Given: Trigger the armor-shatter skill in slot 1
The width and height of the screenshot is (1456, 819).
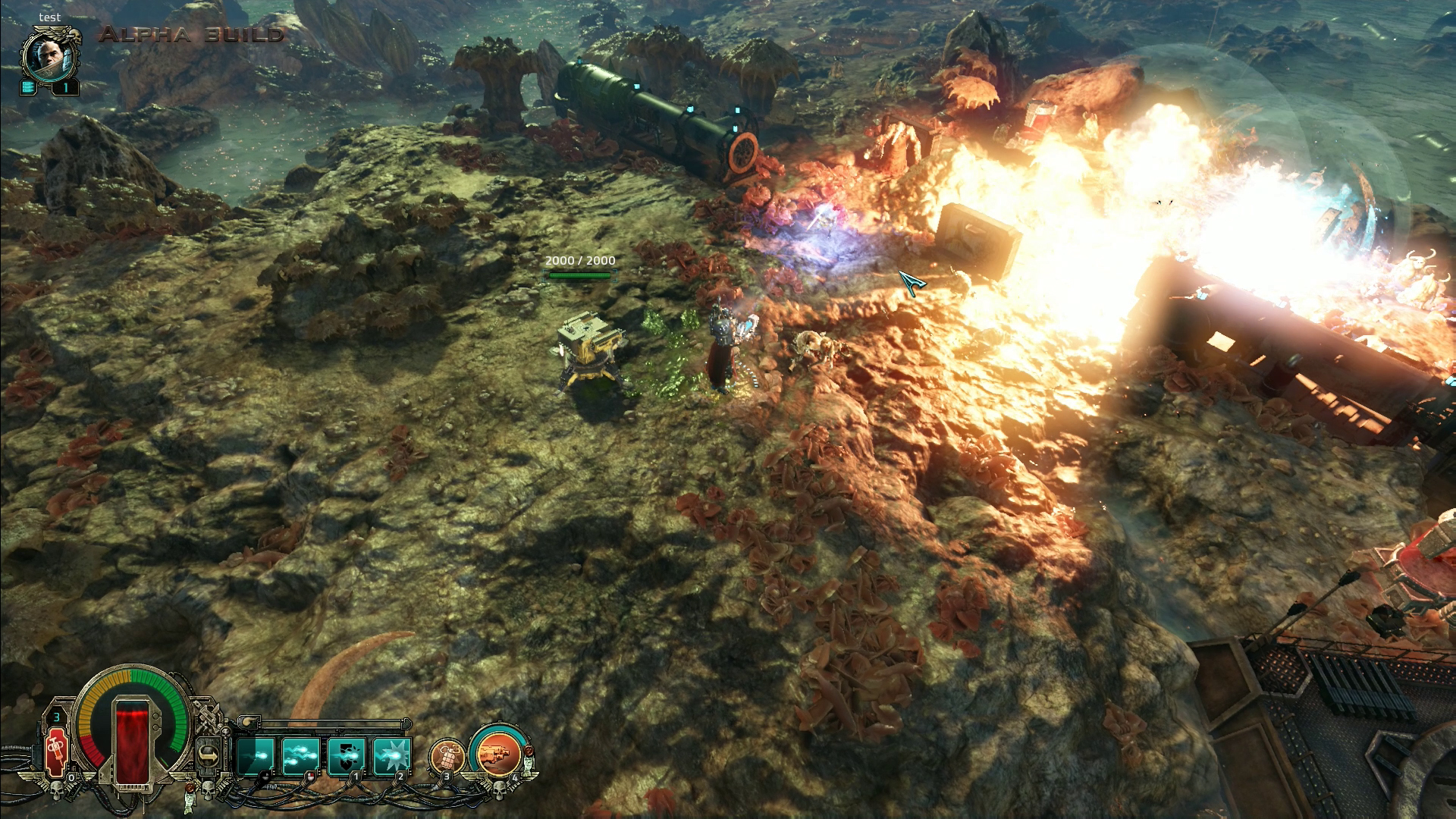Looking at the screenshot, I should pyautogui.click(x=345, y=754).
